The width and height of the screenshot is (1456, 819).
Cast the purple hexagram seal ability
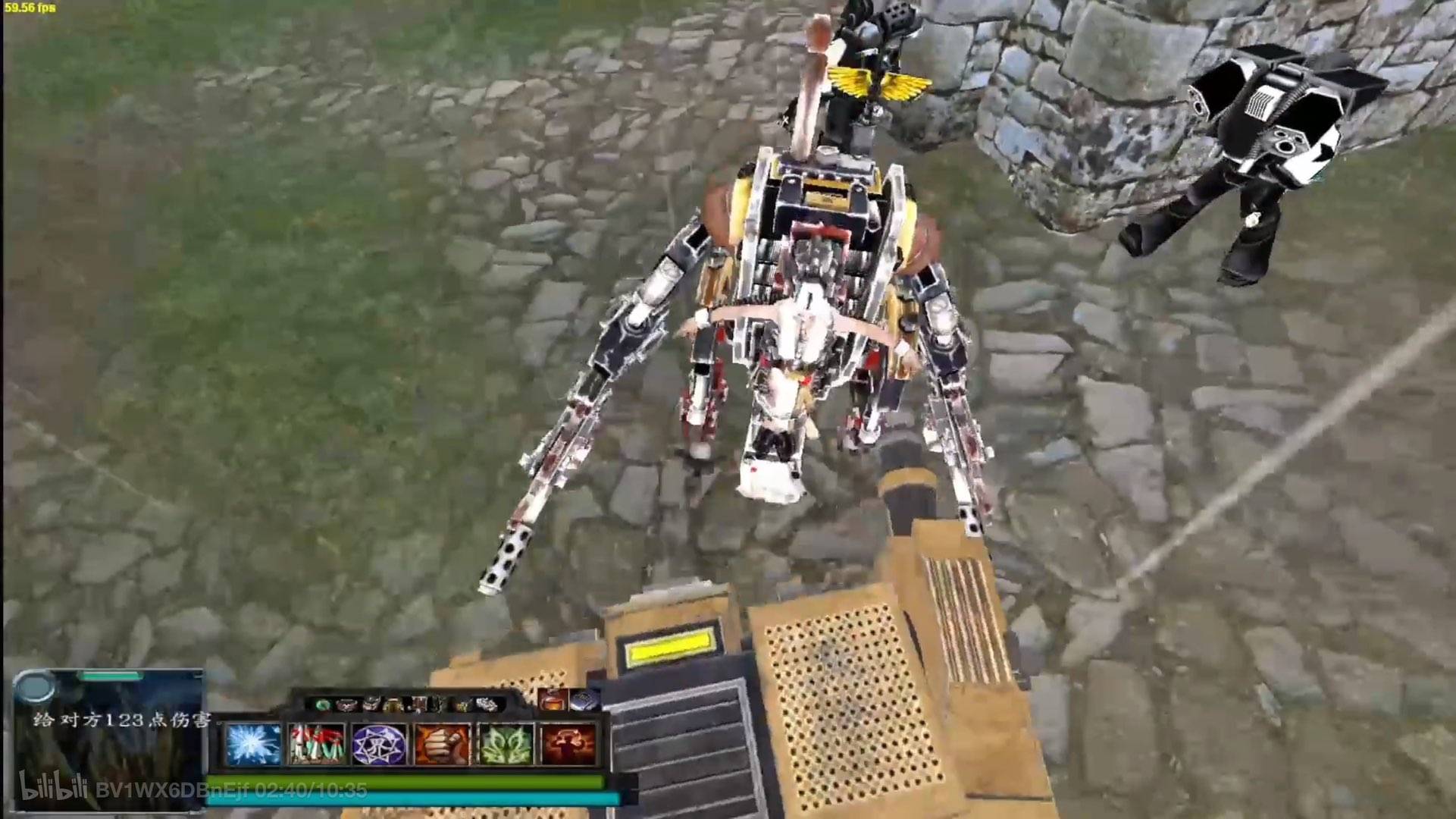pyautogui.click(x=380, y=744)
